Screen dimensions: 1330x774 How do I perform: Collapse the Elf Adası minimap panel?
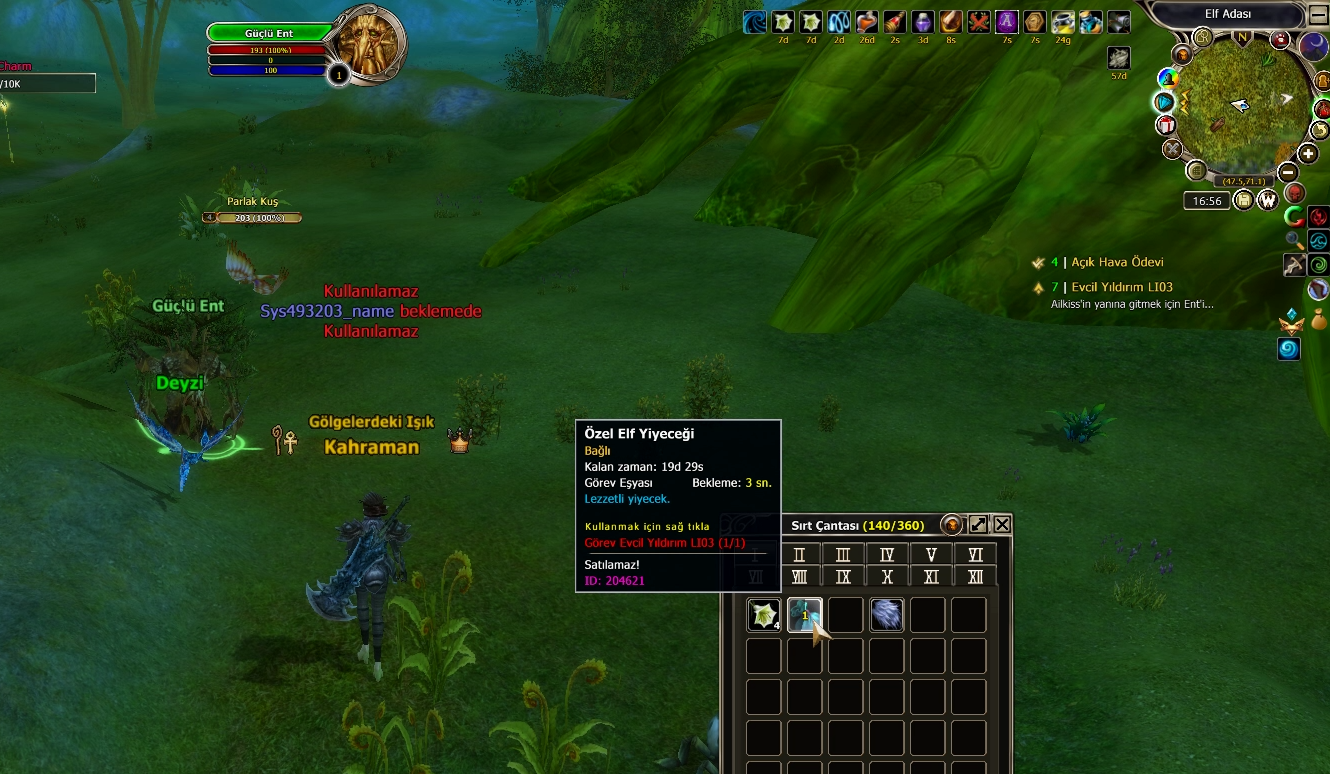(x=1317, y=14)
